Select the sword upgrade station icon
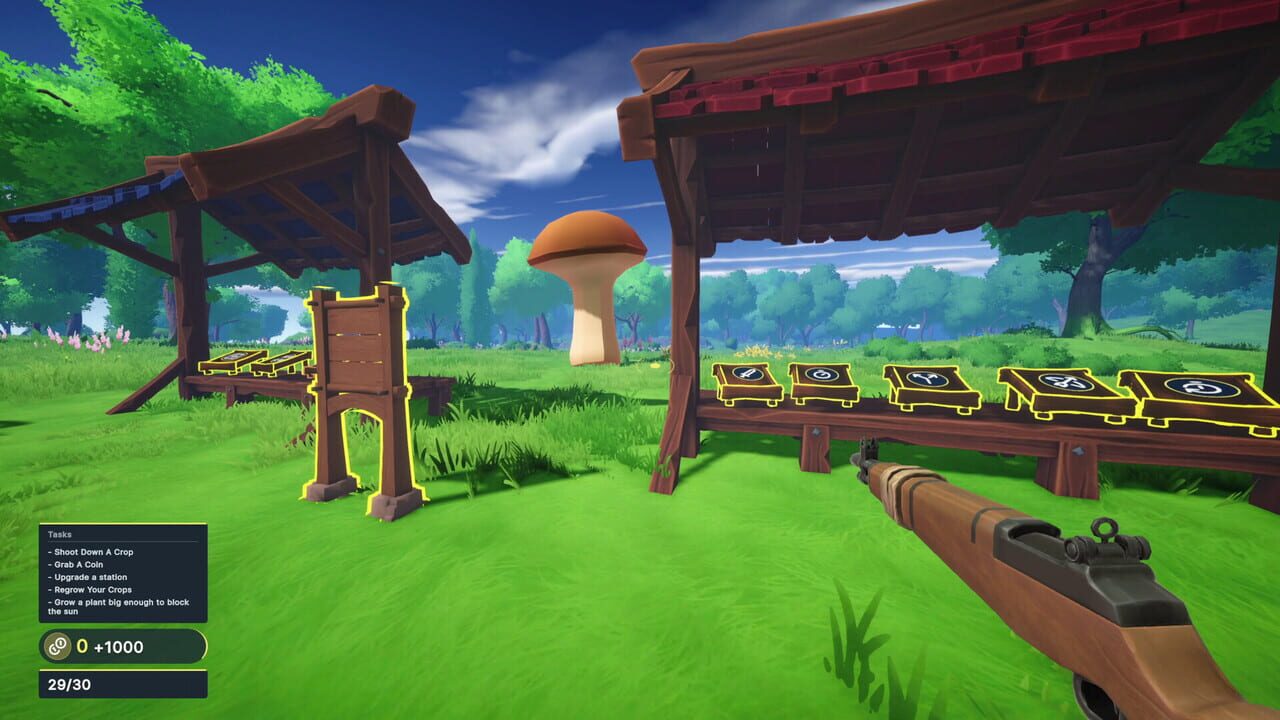The image size is (1280, 720). pos(746,374)
